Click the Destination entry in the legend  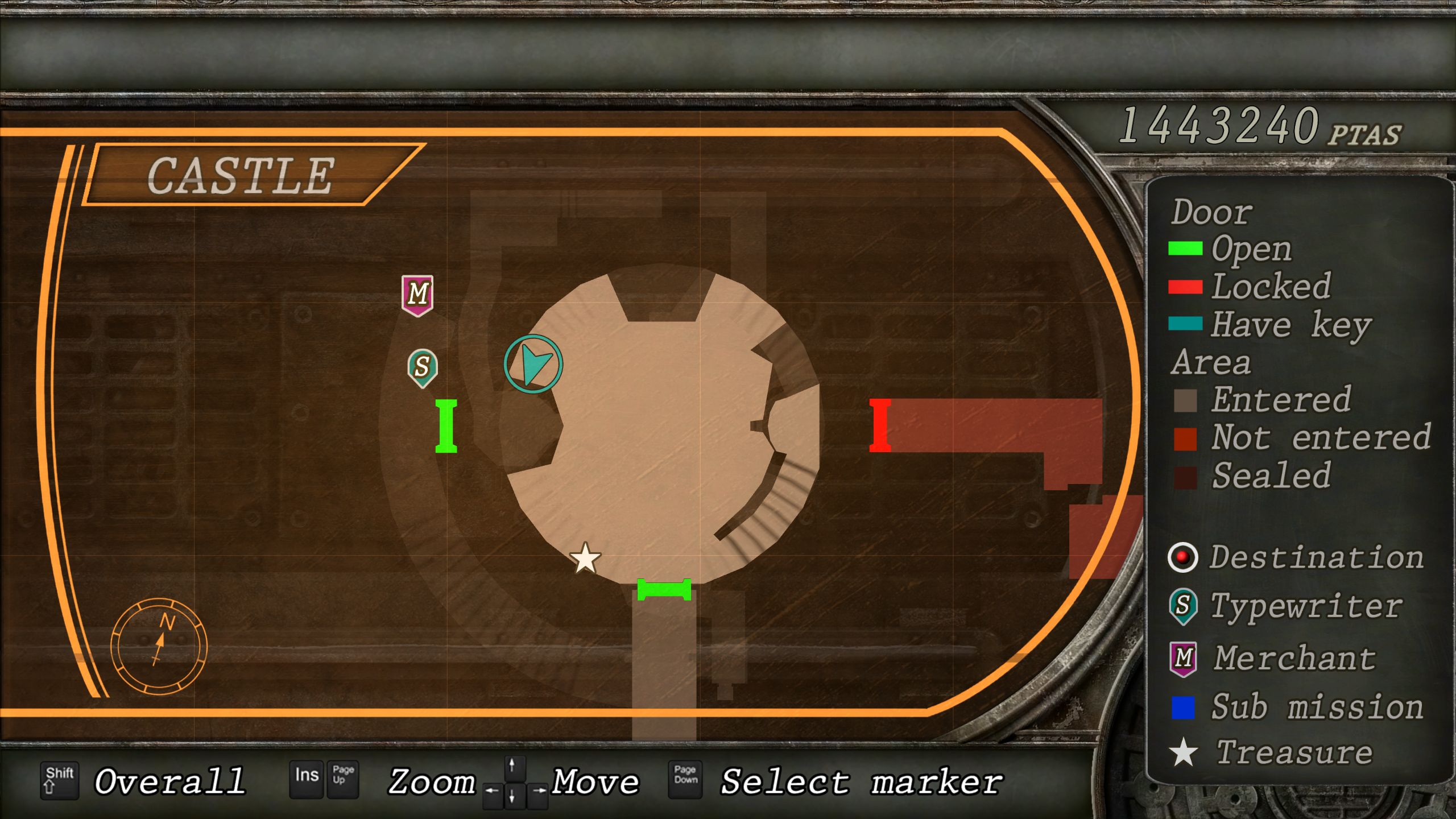(1297, 557)
